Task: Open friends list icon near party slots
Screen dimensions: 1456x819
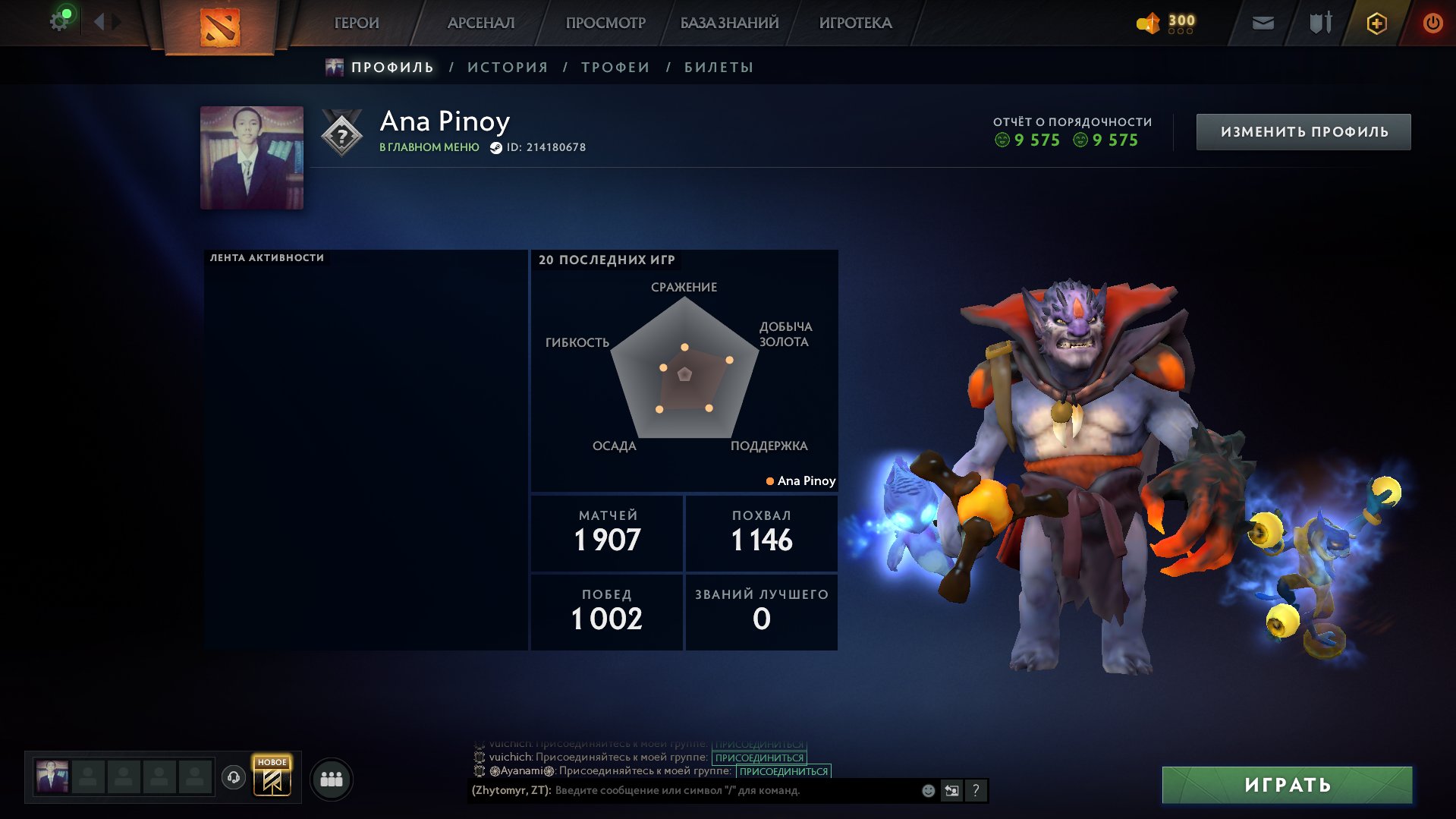Action: coord(329,778)
